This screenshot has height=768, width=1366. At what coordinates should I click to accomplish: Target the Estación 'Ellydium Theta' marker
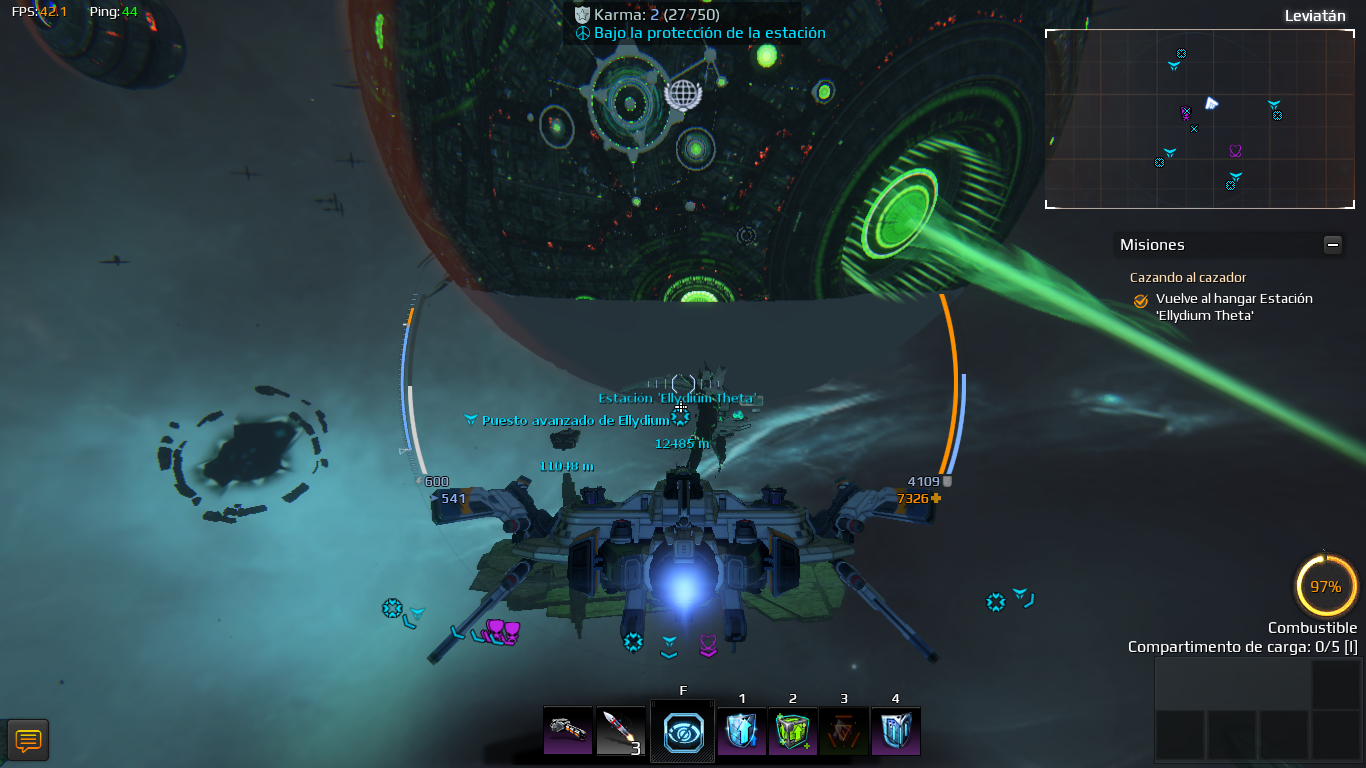click(680, 408)
